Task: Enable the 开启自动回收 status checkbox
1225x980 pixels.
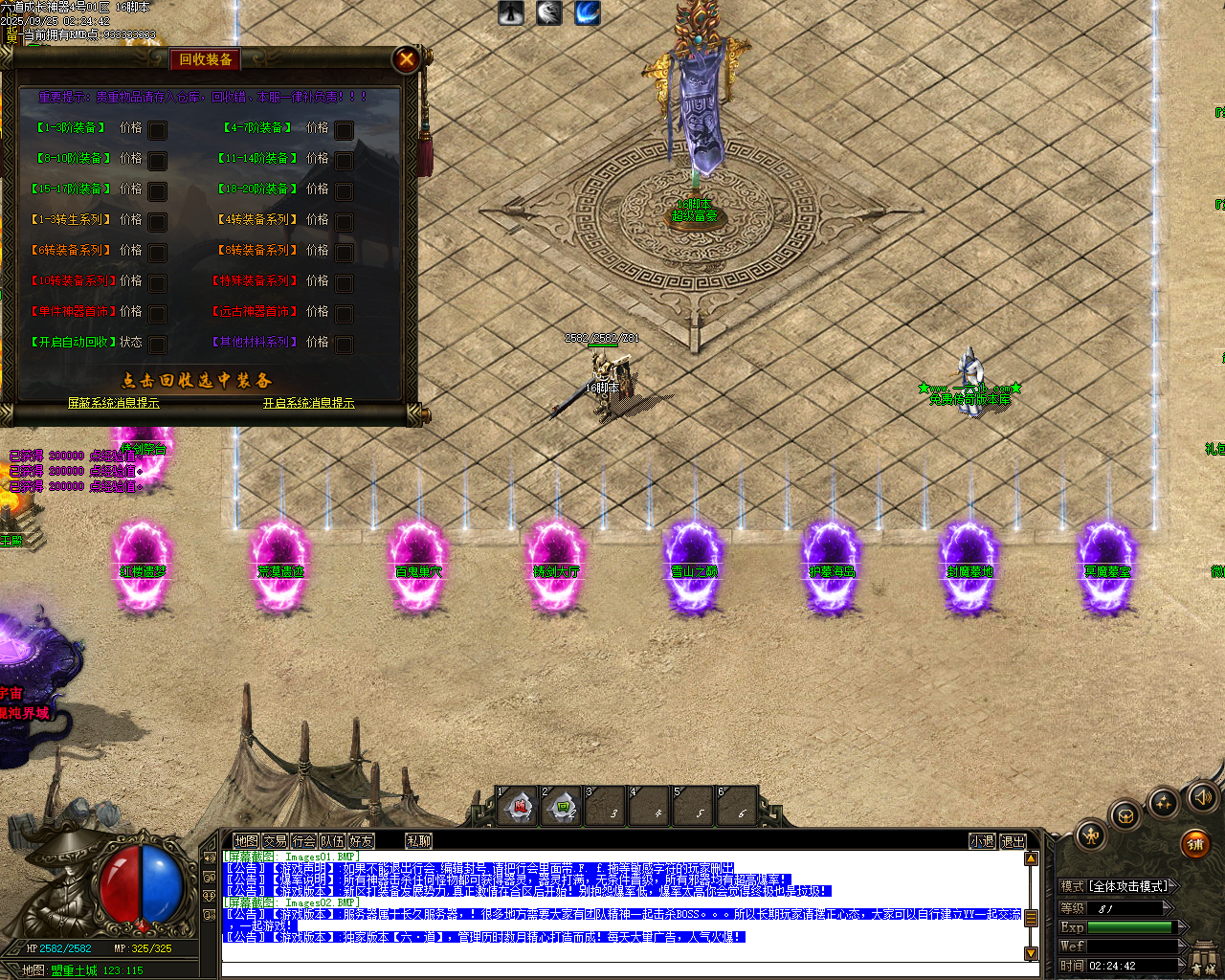Action: pos(159,343)
